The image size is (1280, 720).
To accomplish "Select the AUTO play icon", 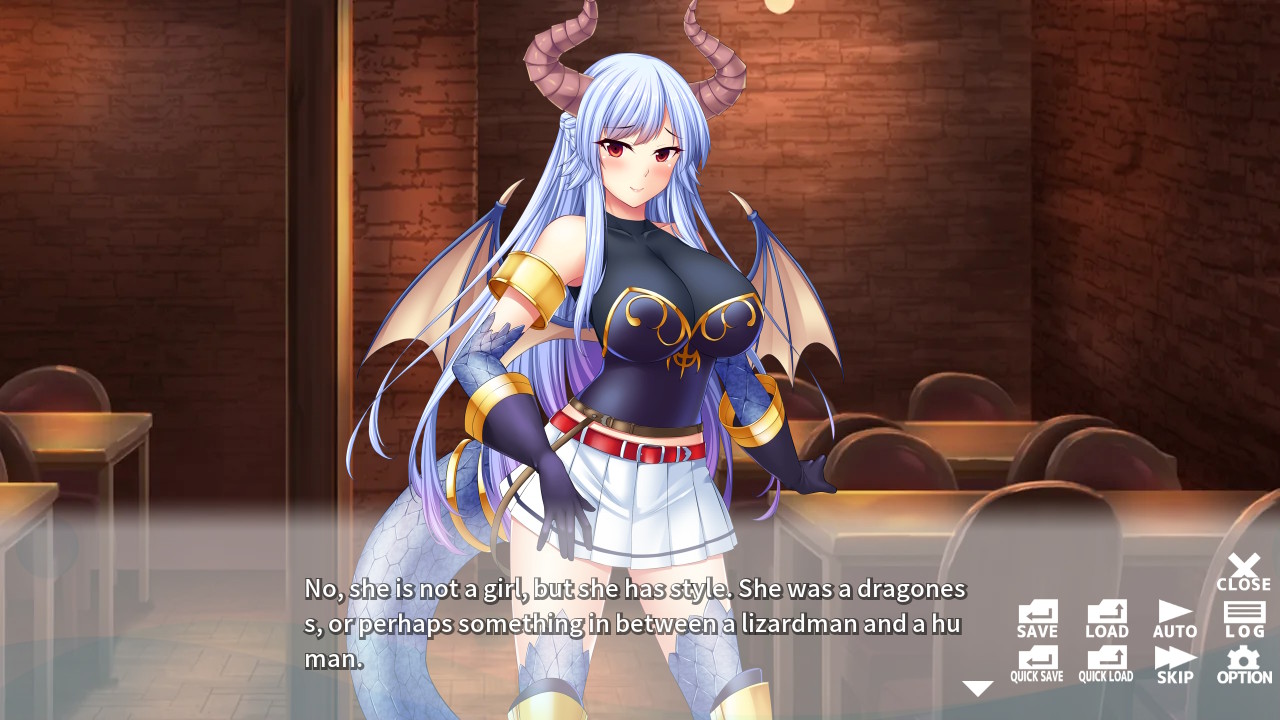I will pyautogui.click(x=1174, y=615).
